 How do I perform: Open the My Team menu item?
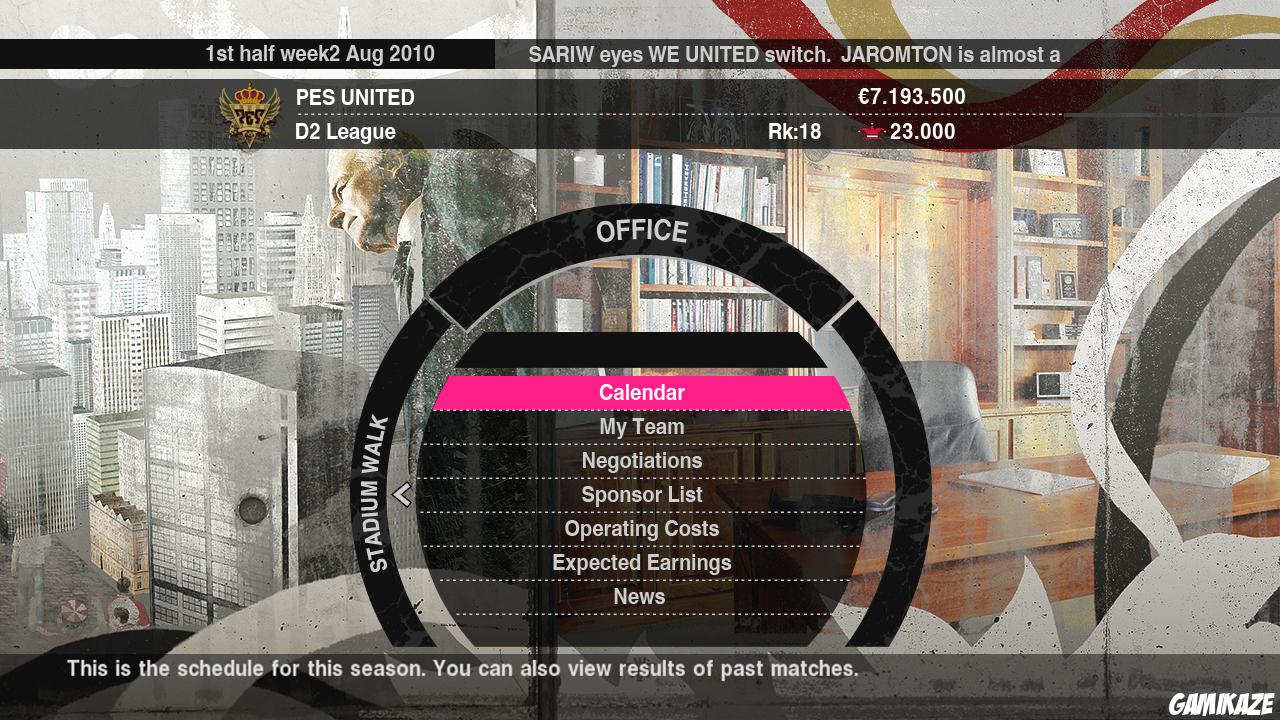pos(642,426)
